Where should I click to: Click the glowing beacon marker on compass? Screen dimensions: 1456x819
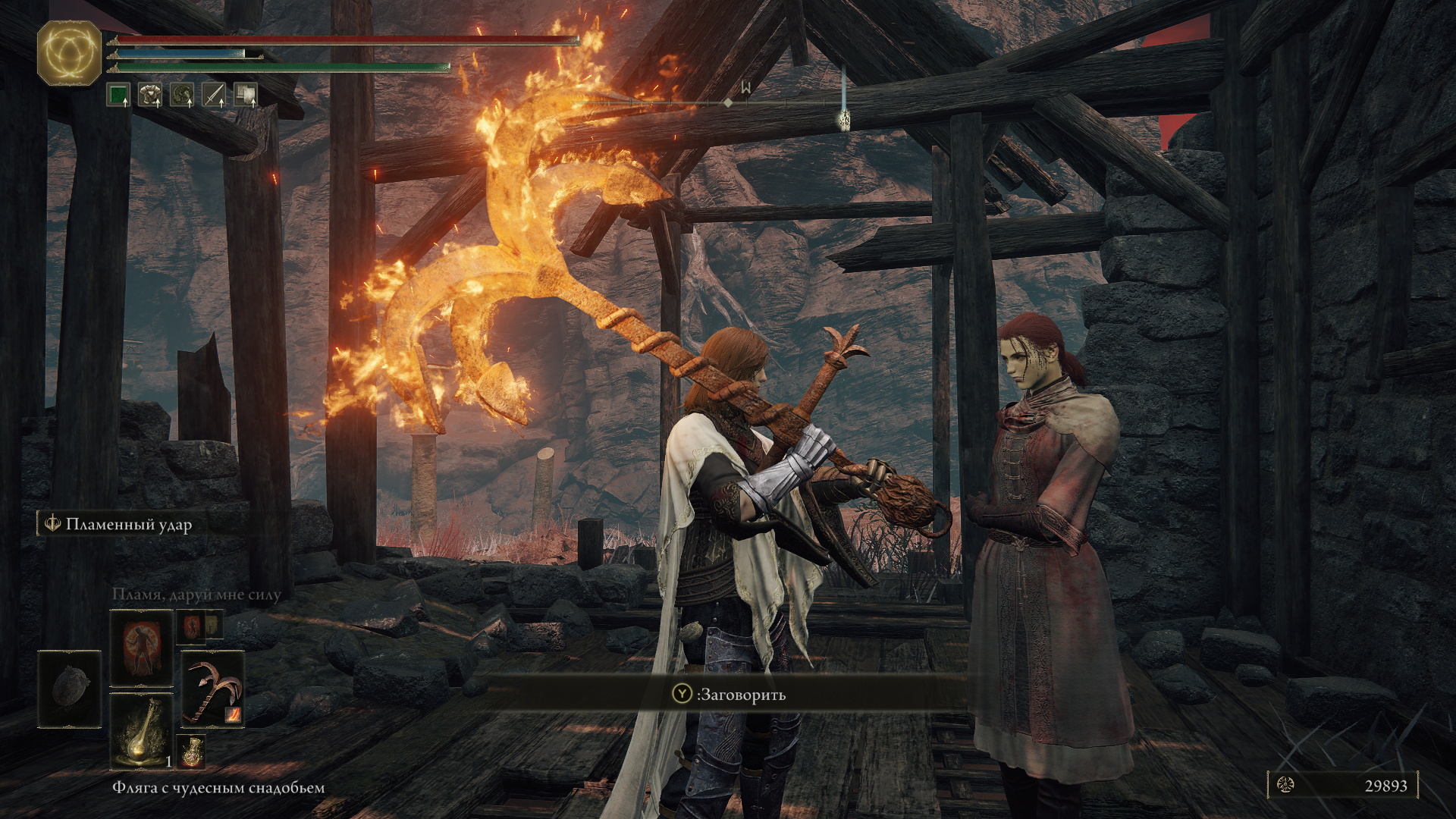click(x=843, y=118)
